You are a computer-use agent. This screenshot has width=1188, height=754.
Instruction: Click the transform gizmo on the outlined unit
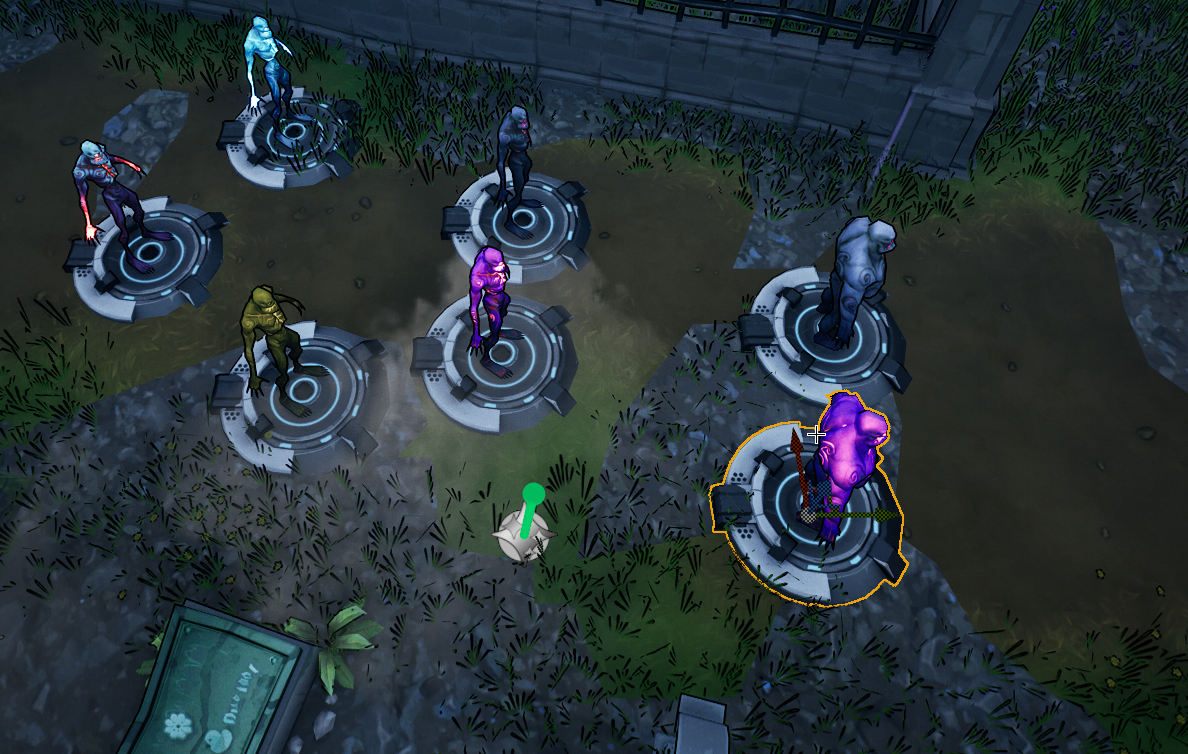tap(808, 514)
